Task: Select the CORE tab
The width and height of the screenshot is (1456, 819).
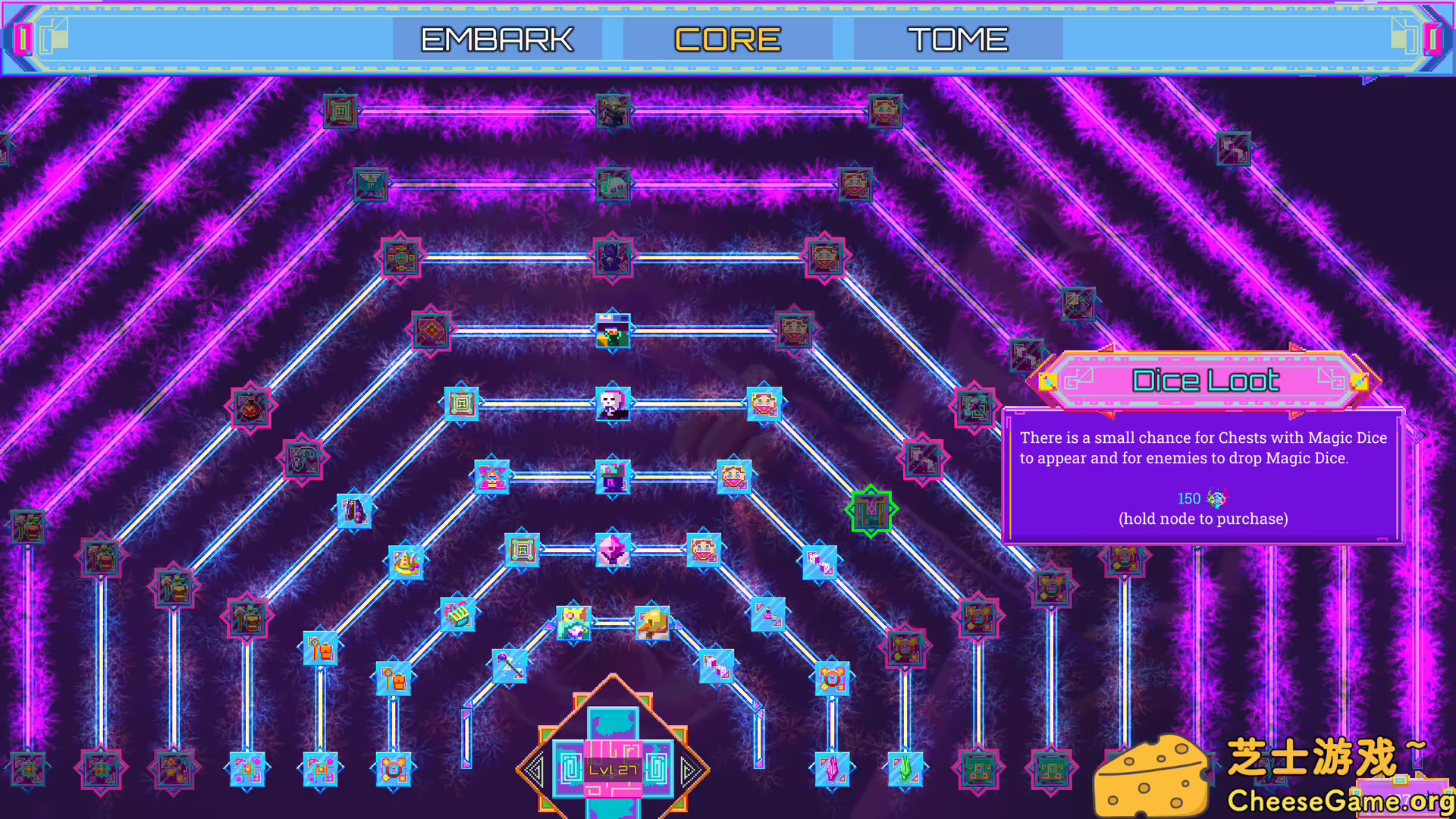Action: [x=727, y=38]
